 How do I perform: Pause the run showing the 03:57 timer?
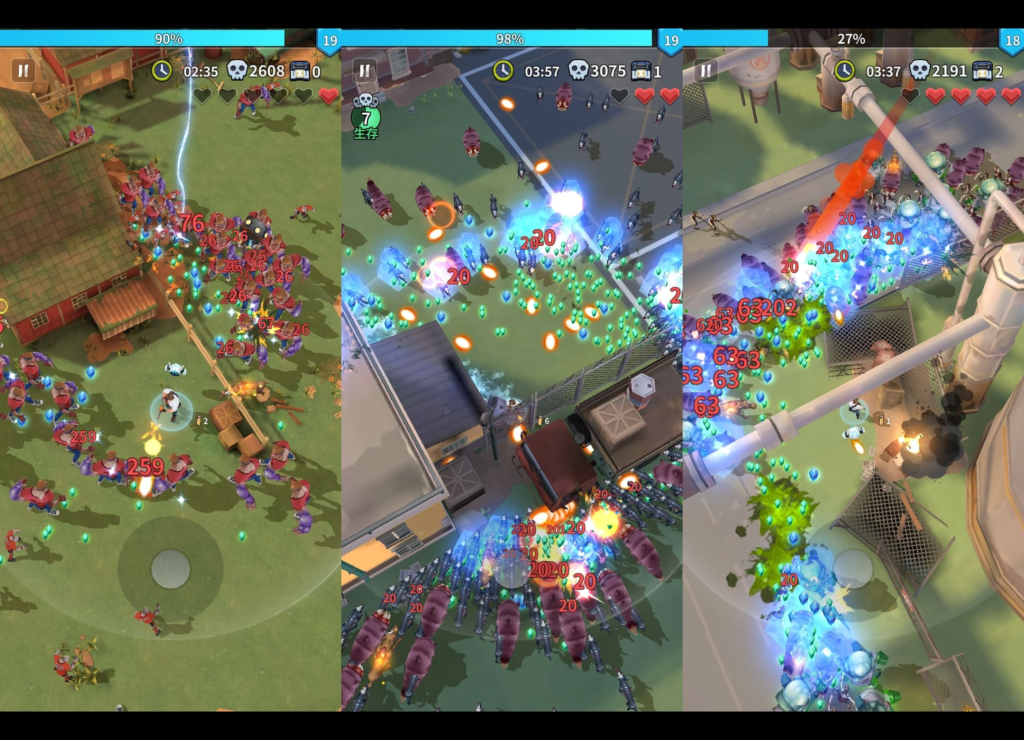[365, 71]
